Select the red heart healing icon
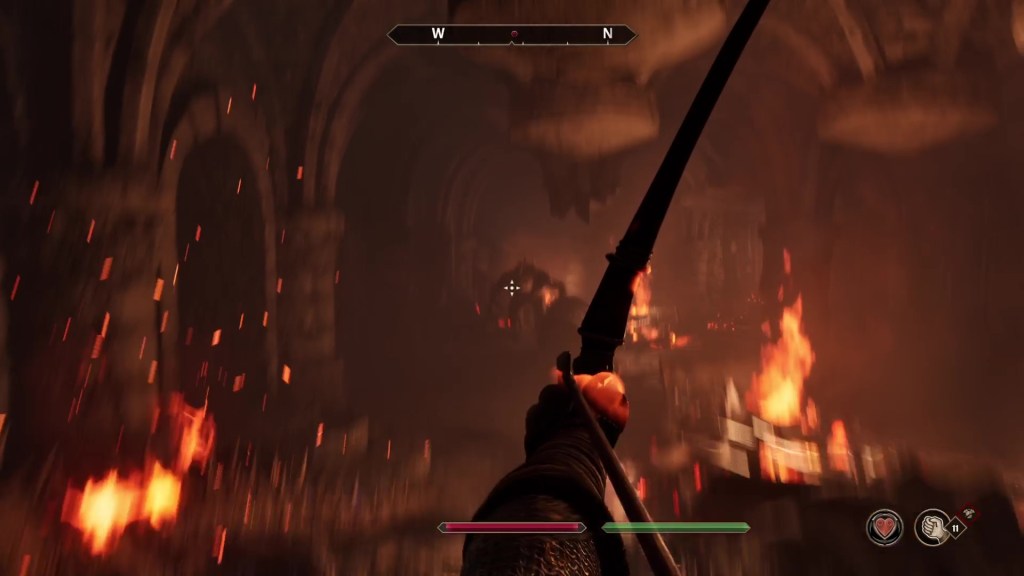This screenshot has width=1024, height=576. click(884, 527)
